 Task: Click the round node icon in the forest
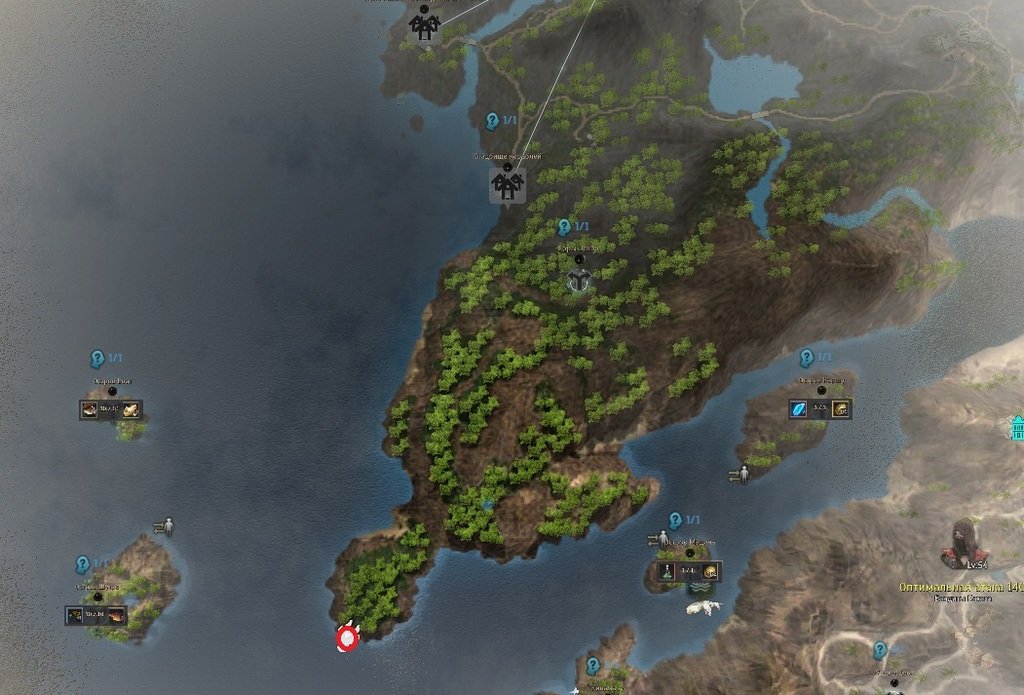click(580, 281)
